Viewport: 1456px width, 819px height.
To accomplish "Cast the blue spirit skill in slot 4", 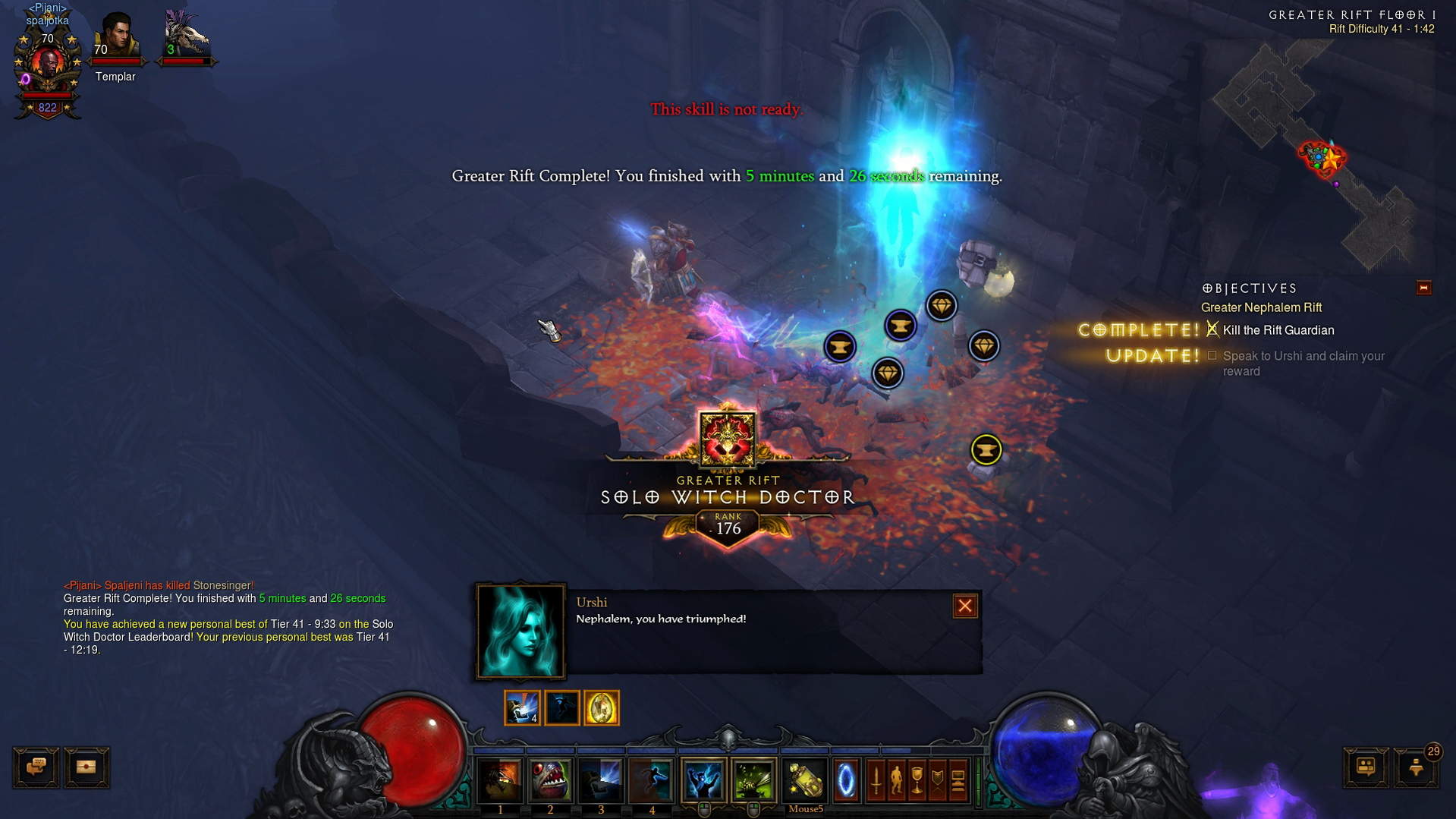I will pos(651,780).
